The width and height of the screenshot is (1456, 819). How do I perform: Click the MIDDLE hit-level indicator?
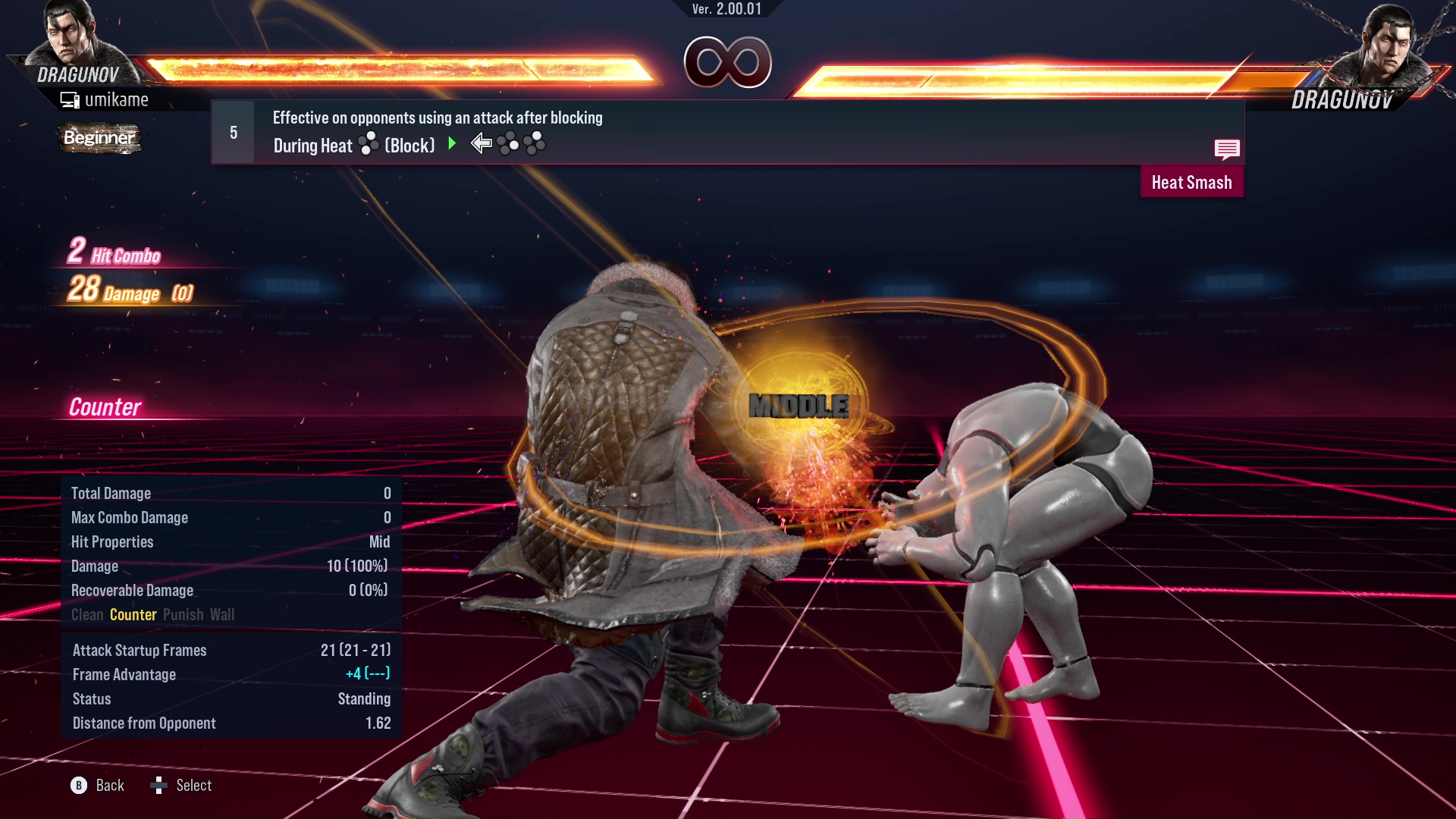(800, 406)
